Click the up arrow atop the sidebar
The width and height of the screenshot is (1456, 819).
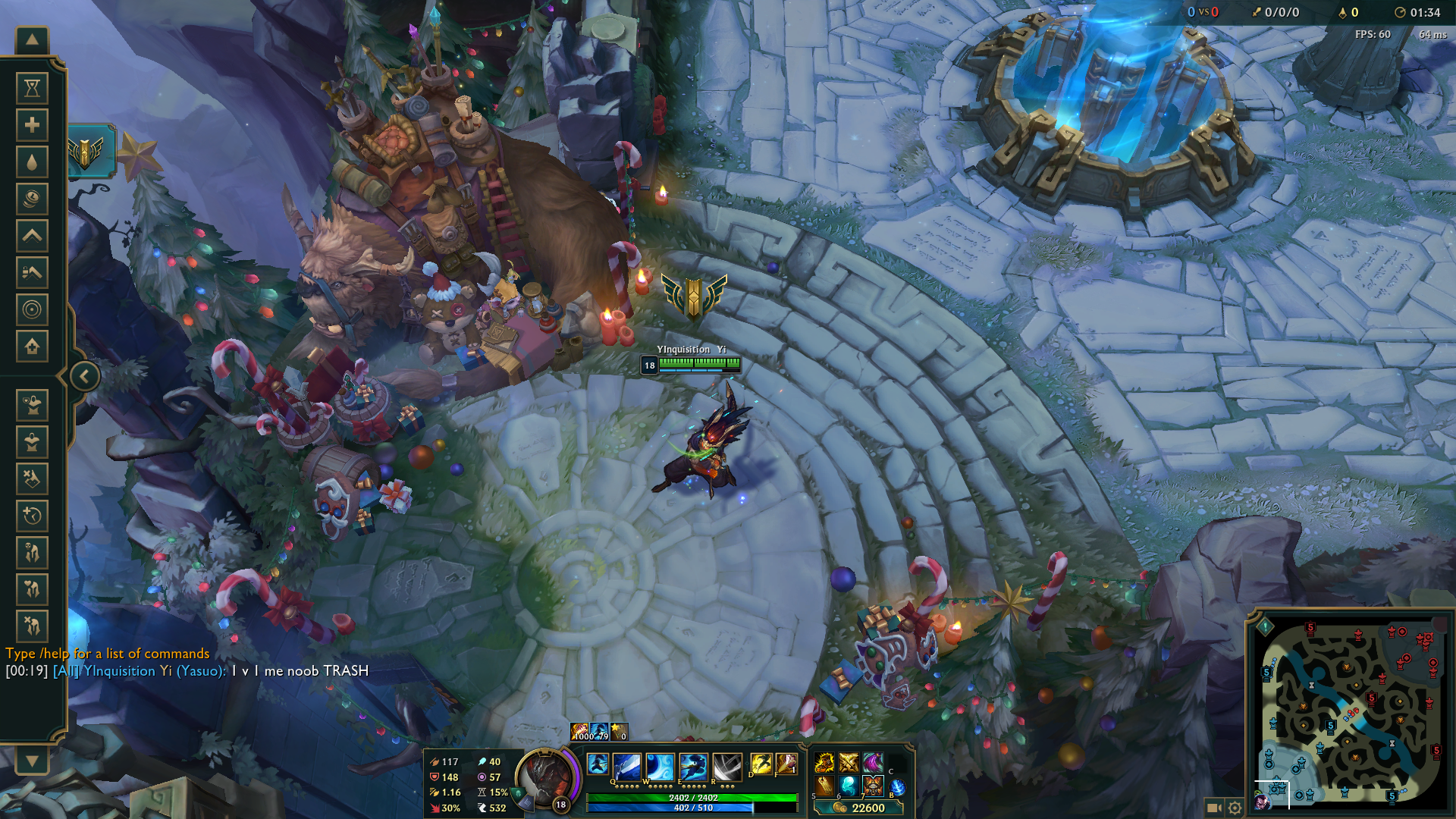tap(30, 38)
